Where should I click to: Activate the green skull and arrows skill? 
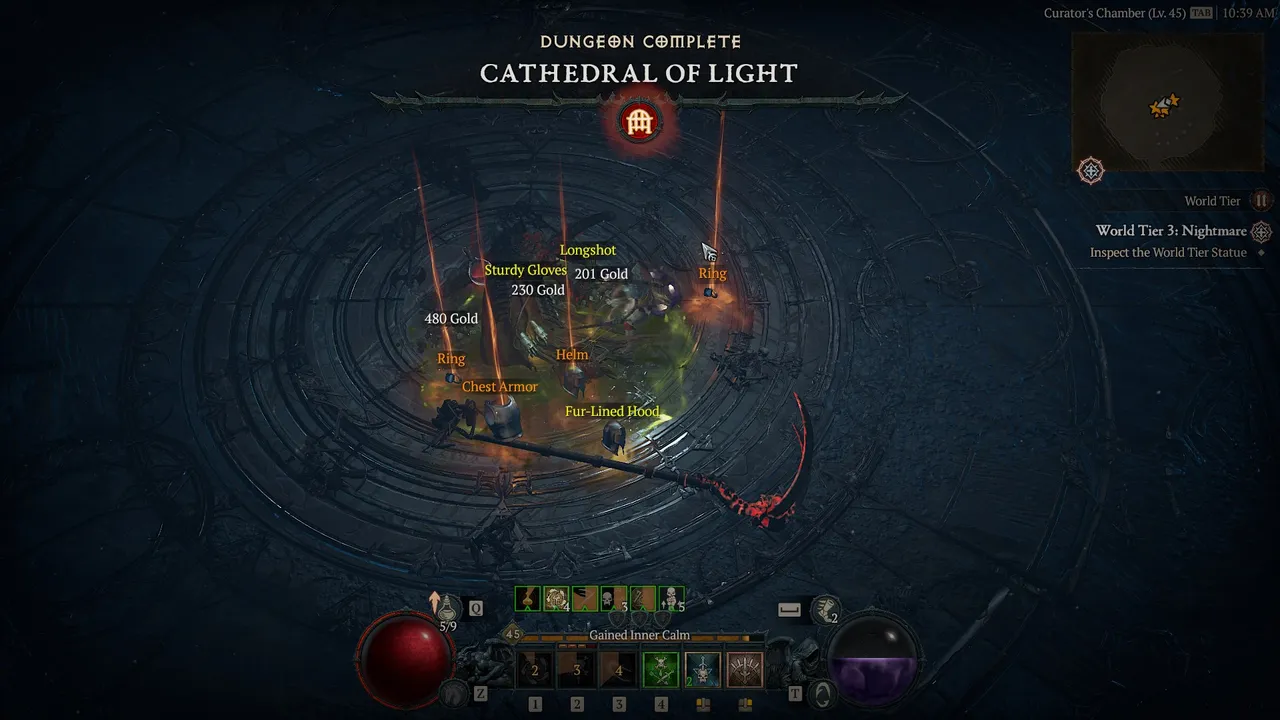click(x=661, y=670)
